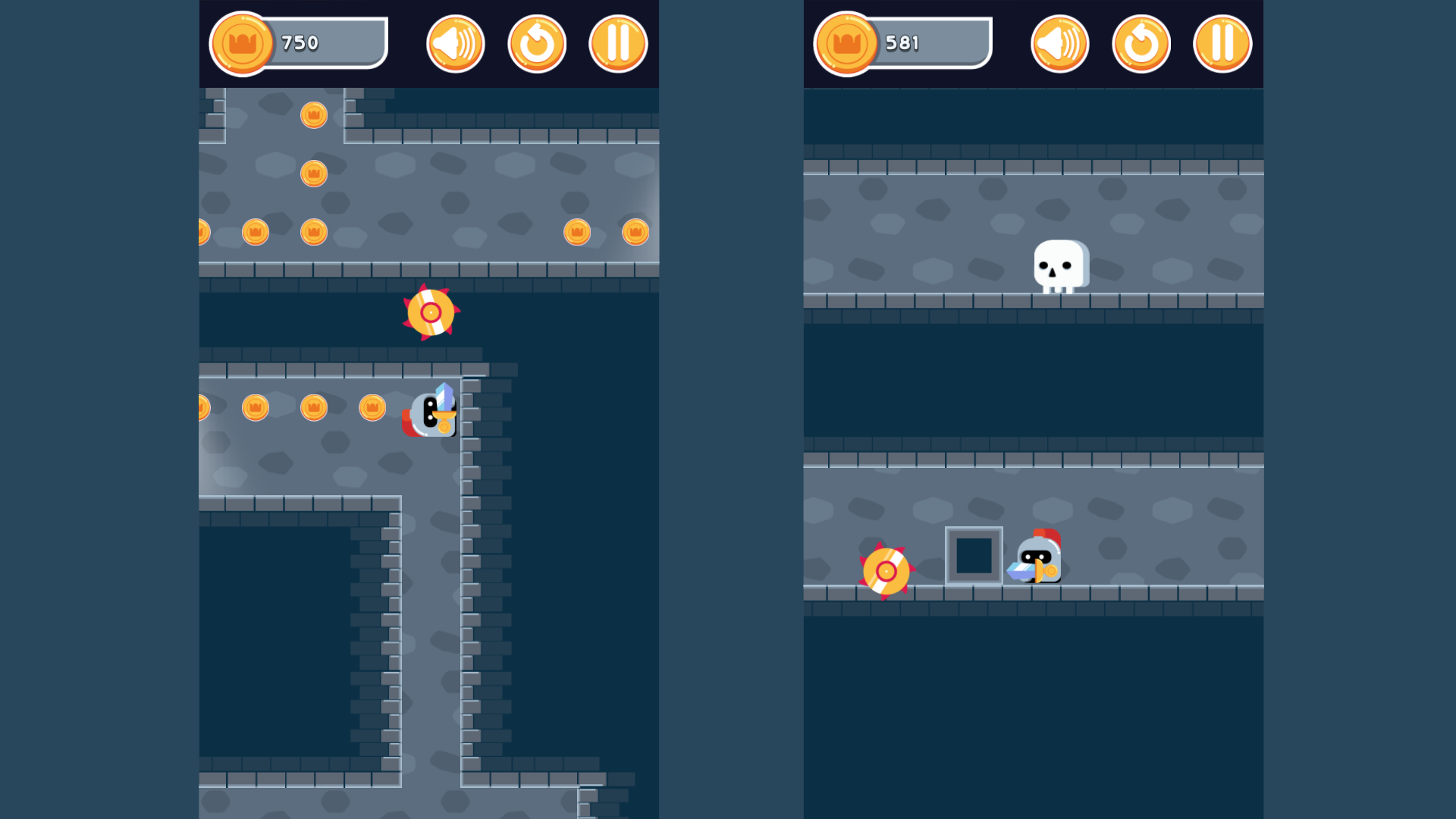Select the white skull obstacle

[x=1060, y=265]
